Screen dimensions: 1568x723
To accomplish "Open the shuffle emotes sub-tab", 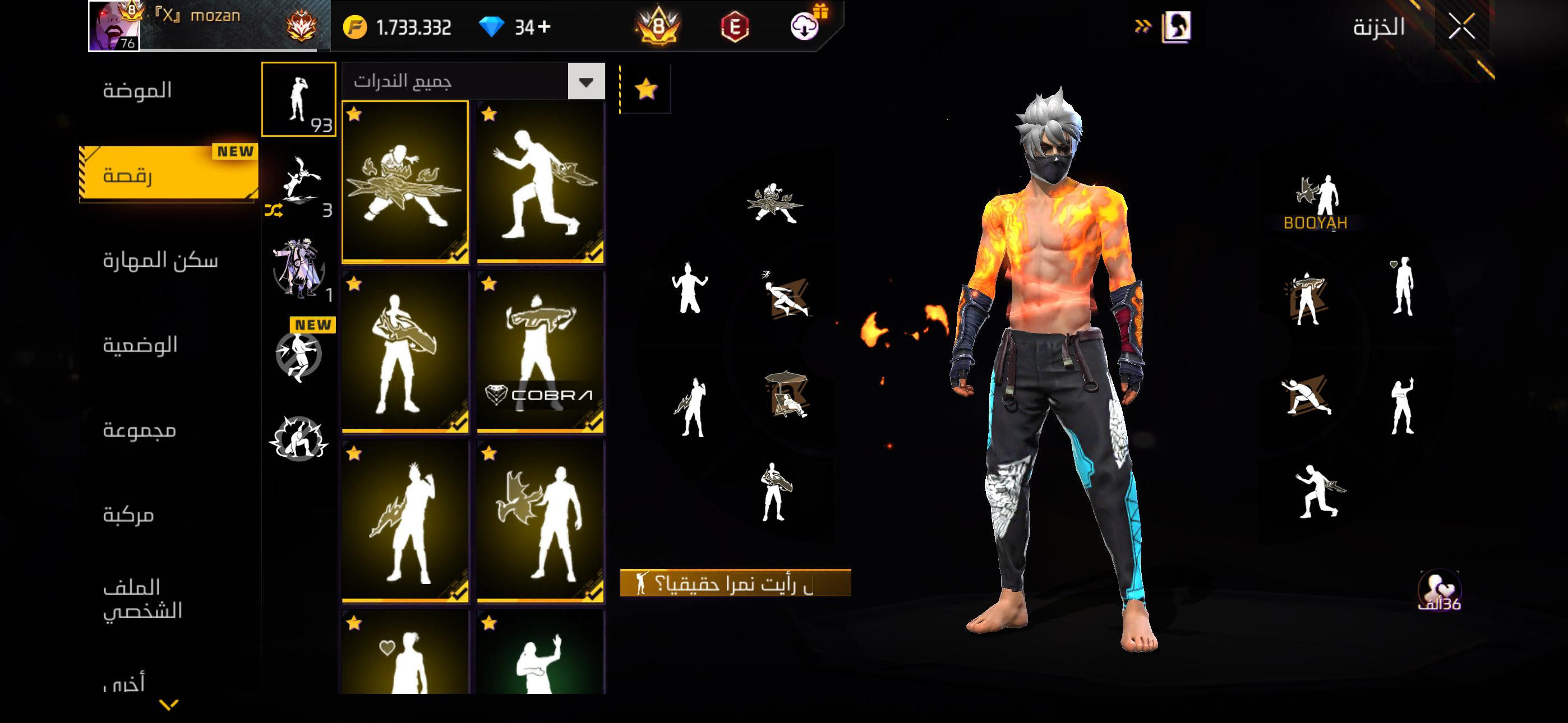I will (298, 187).
